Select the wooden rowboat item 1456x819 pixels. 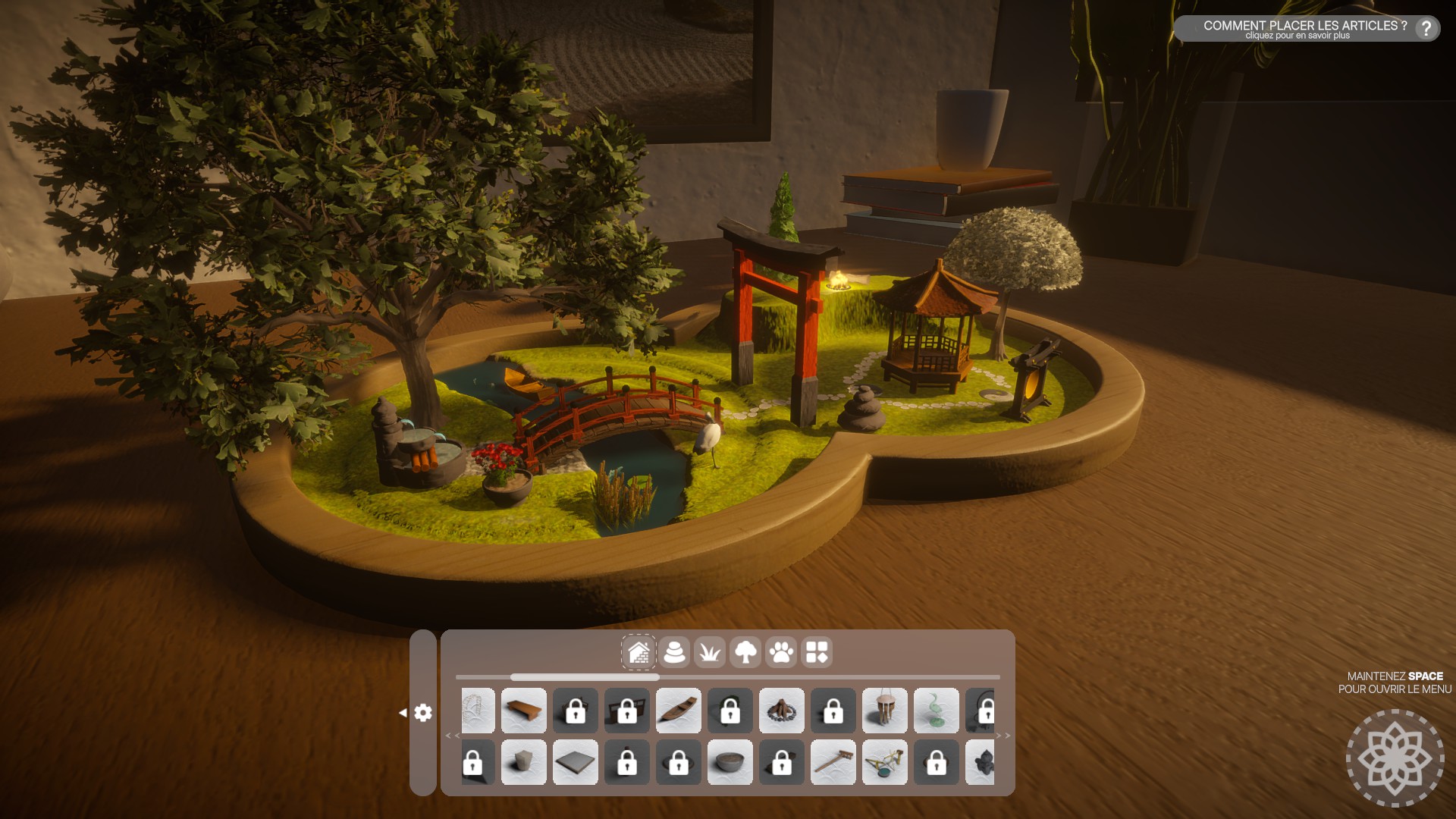click(x=679, y=711)
